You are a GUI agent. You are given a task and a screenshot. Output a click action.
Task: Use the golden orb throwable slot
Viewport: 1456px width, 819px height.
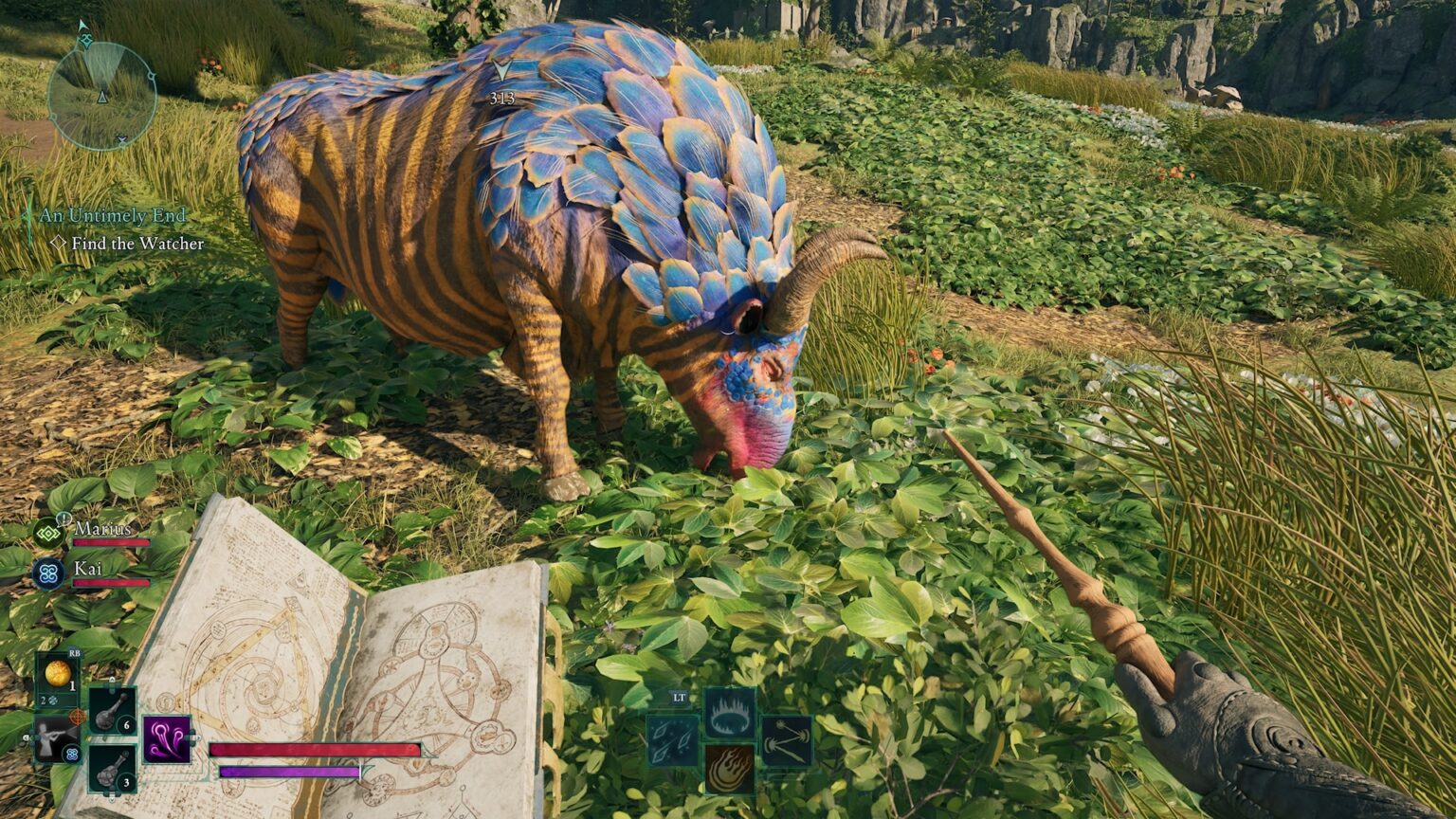(59, 676)
